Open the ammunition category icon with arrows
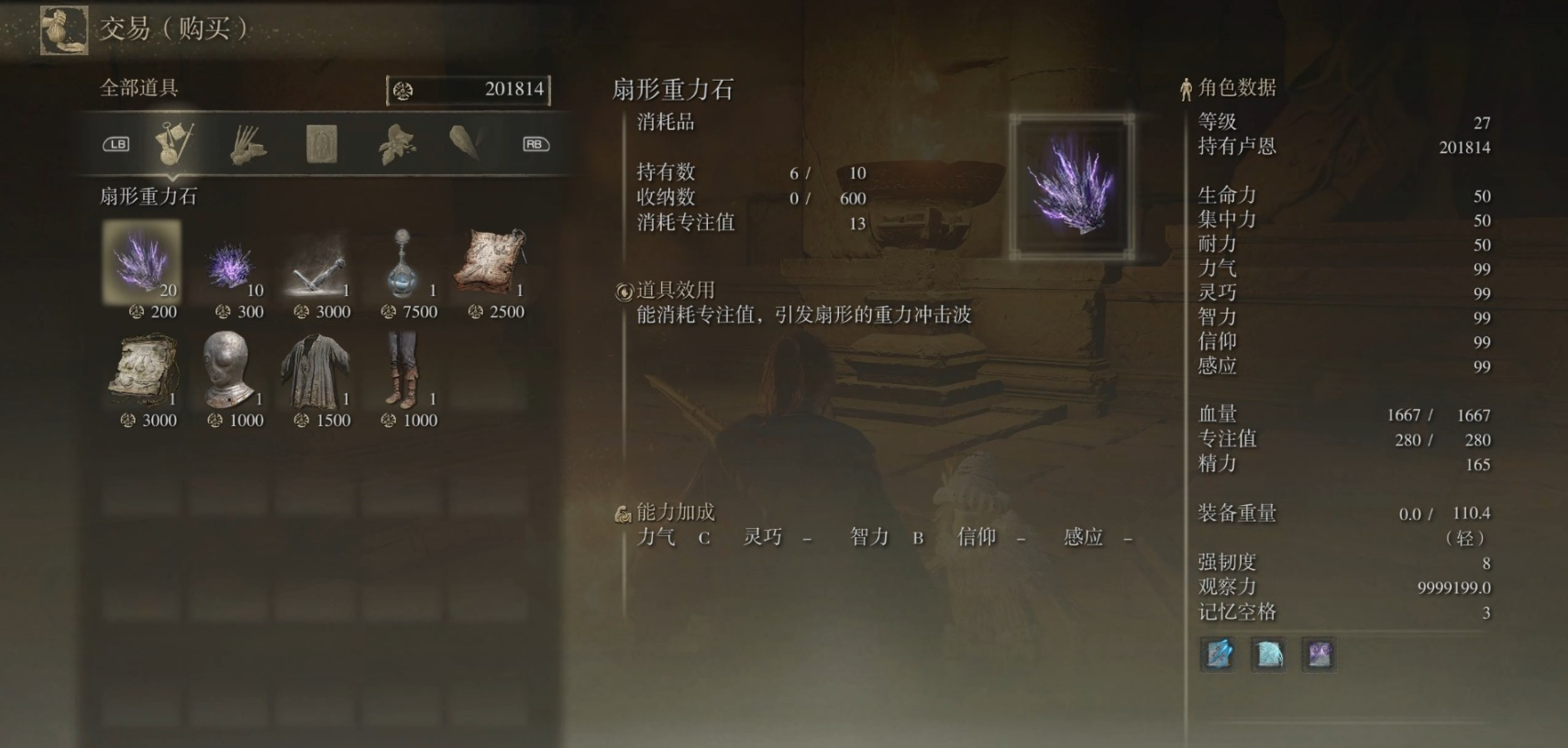Screen dimensions: 1568x748 pyautogui.click(x=248, y=143)
